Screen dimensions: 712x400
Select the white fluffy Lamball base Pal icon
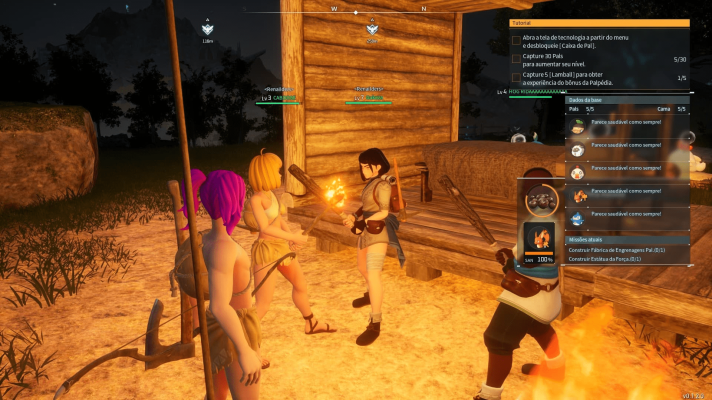tap(578, 149)
